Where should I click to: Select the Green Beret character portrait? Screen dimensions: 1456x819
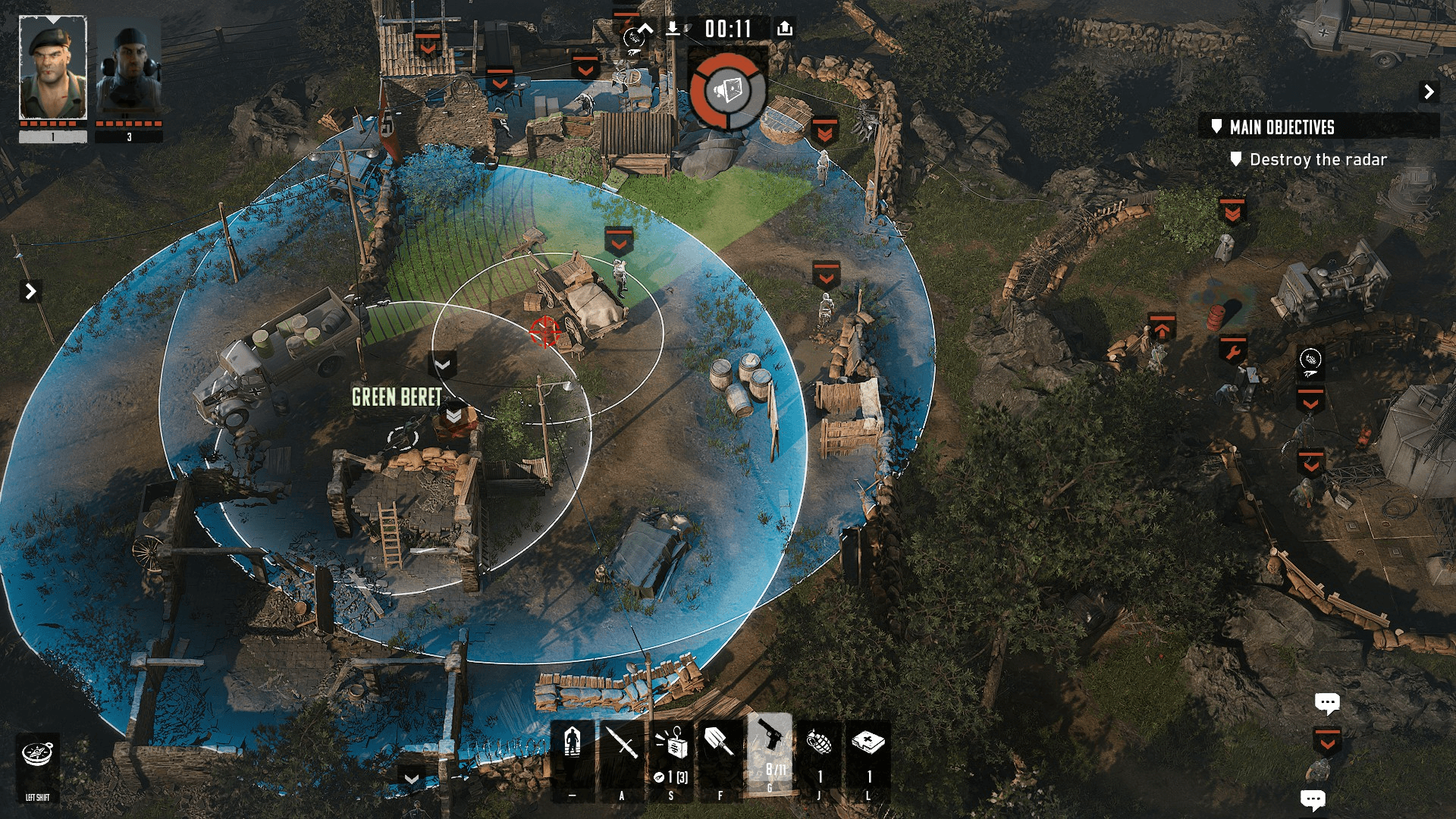(52, 68)
